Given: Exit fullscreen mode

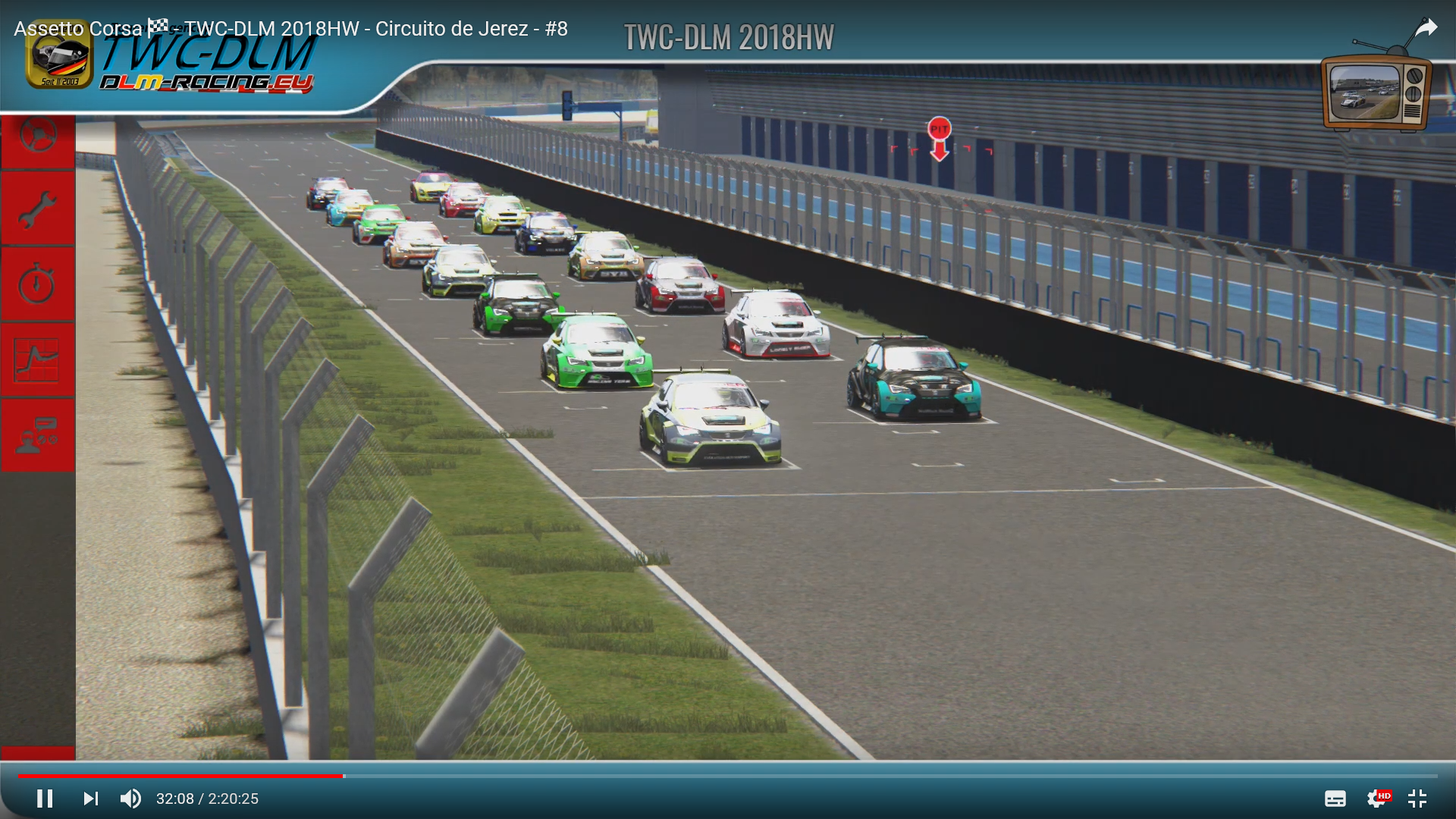Looking at the screenshot, I should point(1417,799).
